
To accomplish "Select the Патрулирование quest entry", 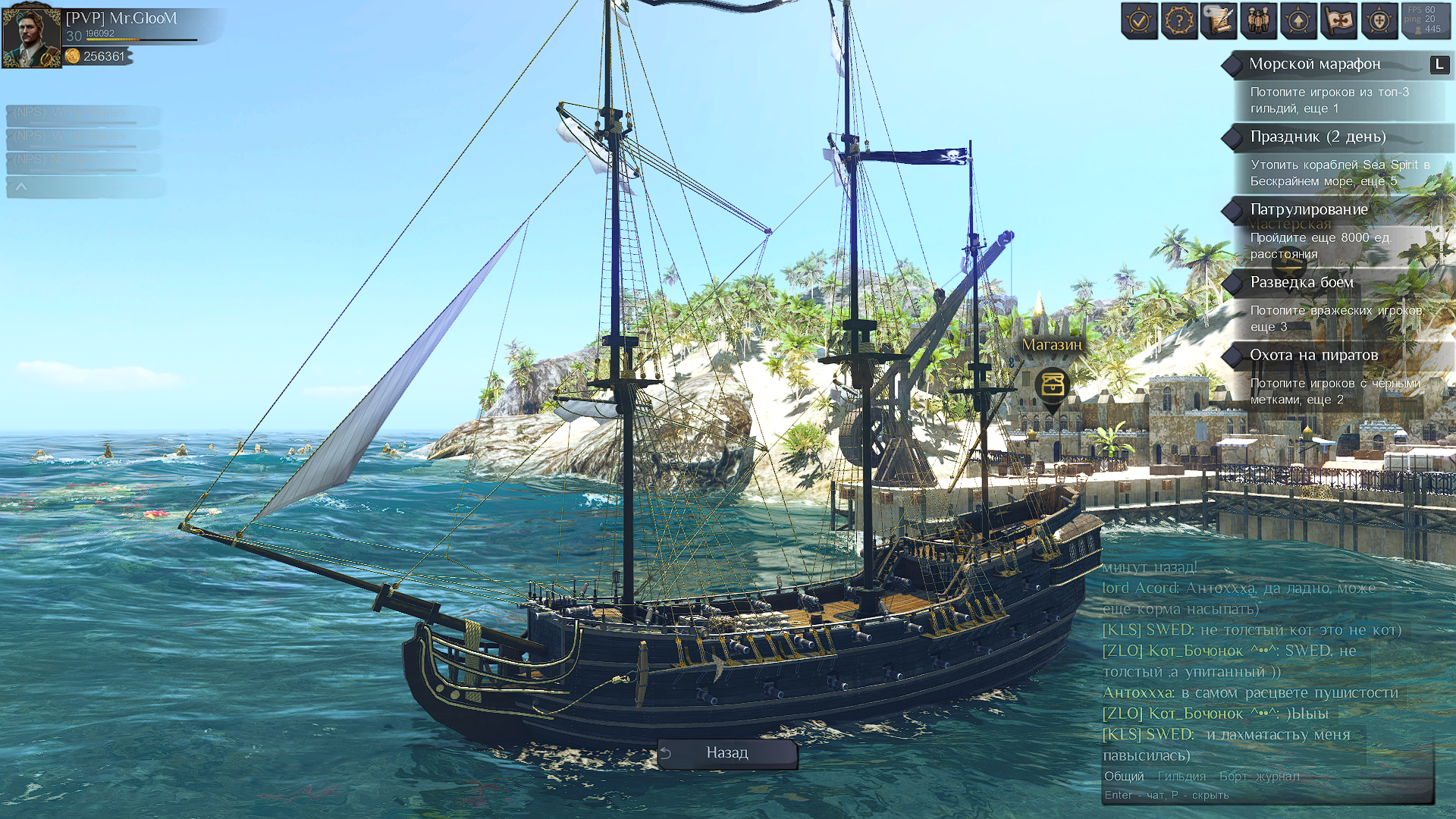I will coord(1309,209).
